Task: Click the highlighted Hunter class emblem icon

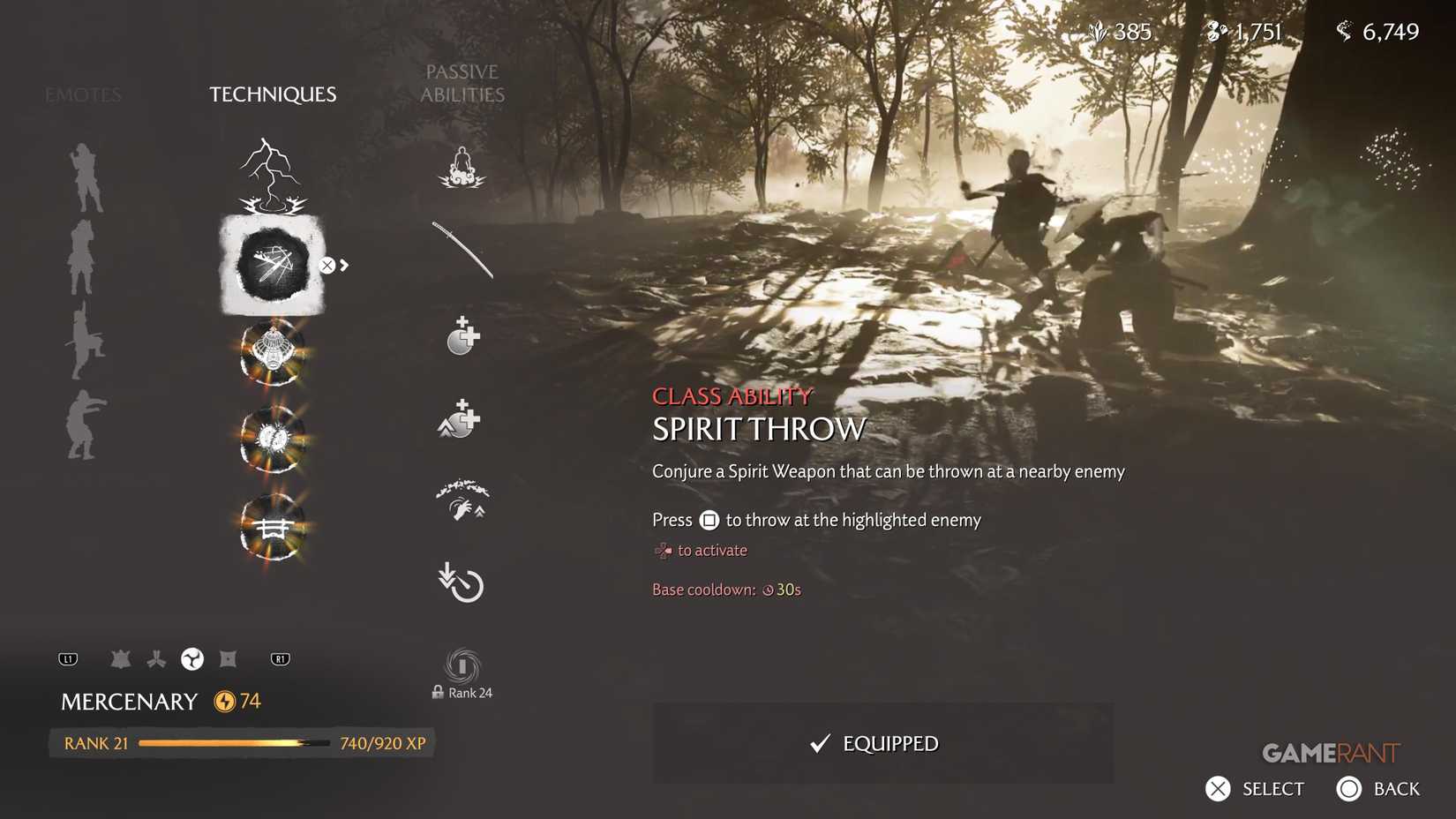Action: coord(192,658)
